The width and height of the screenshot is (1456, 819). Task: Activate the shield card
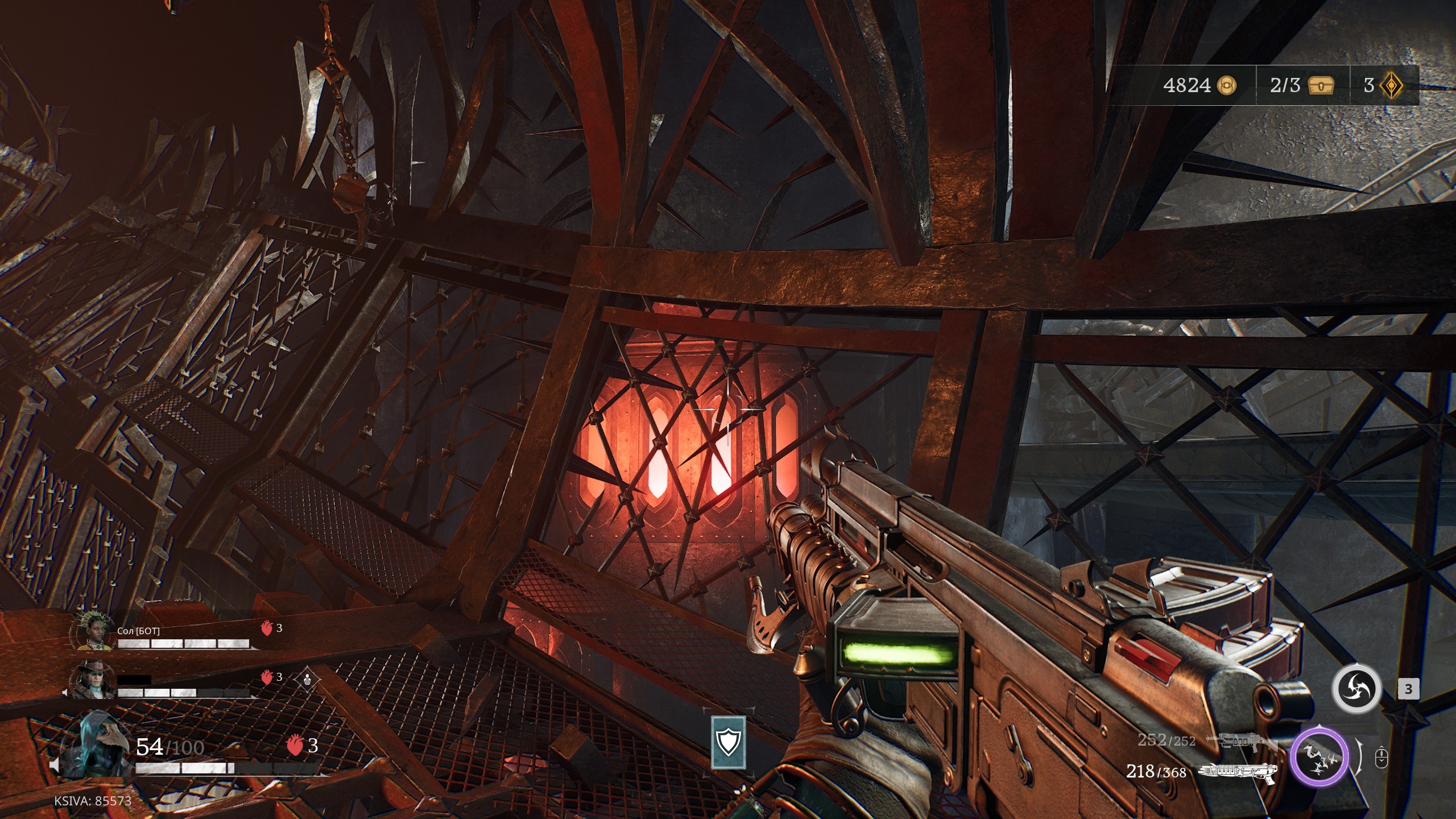pyautogui.click(x=729, y=742)
